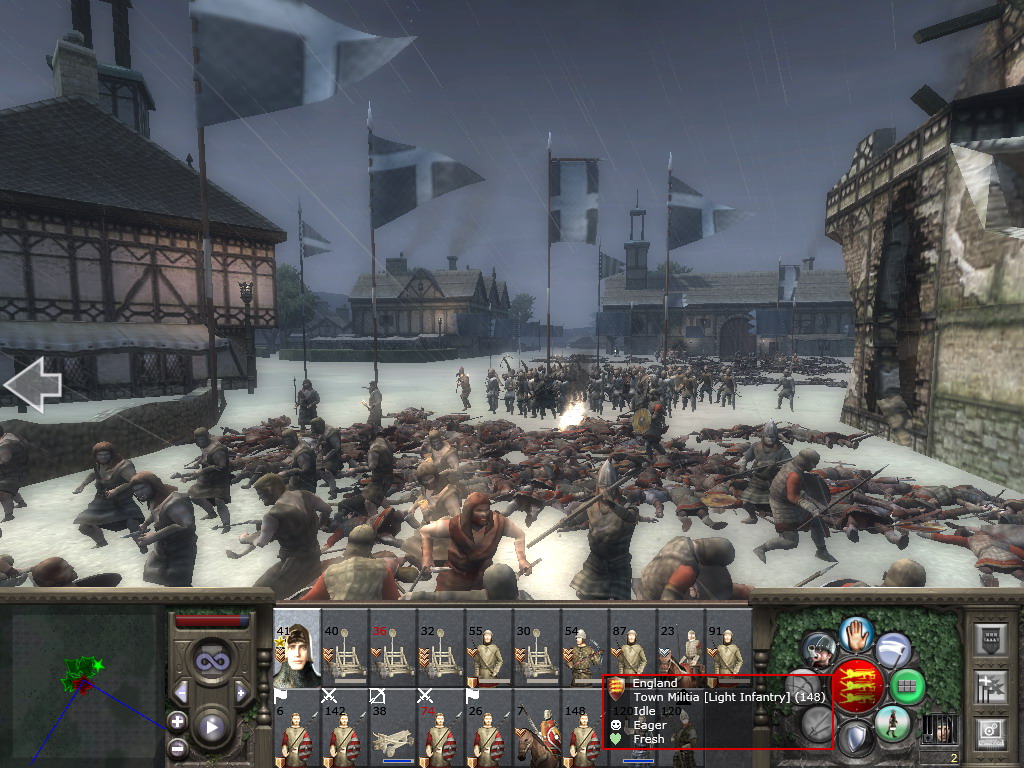Select the Town Militia card showing 148
The height and width of the screenshot is (768, 1024).
click(585, 727)
